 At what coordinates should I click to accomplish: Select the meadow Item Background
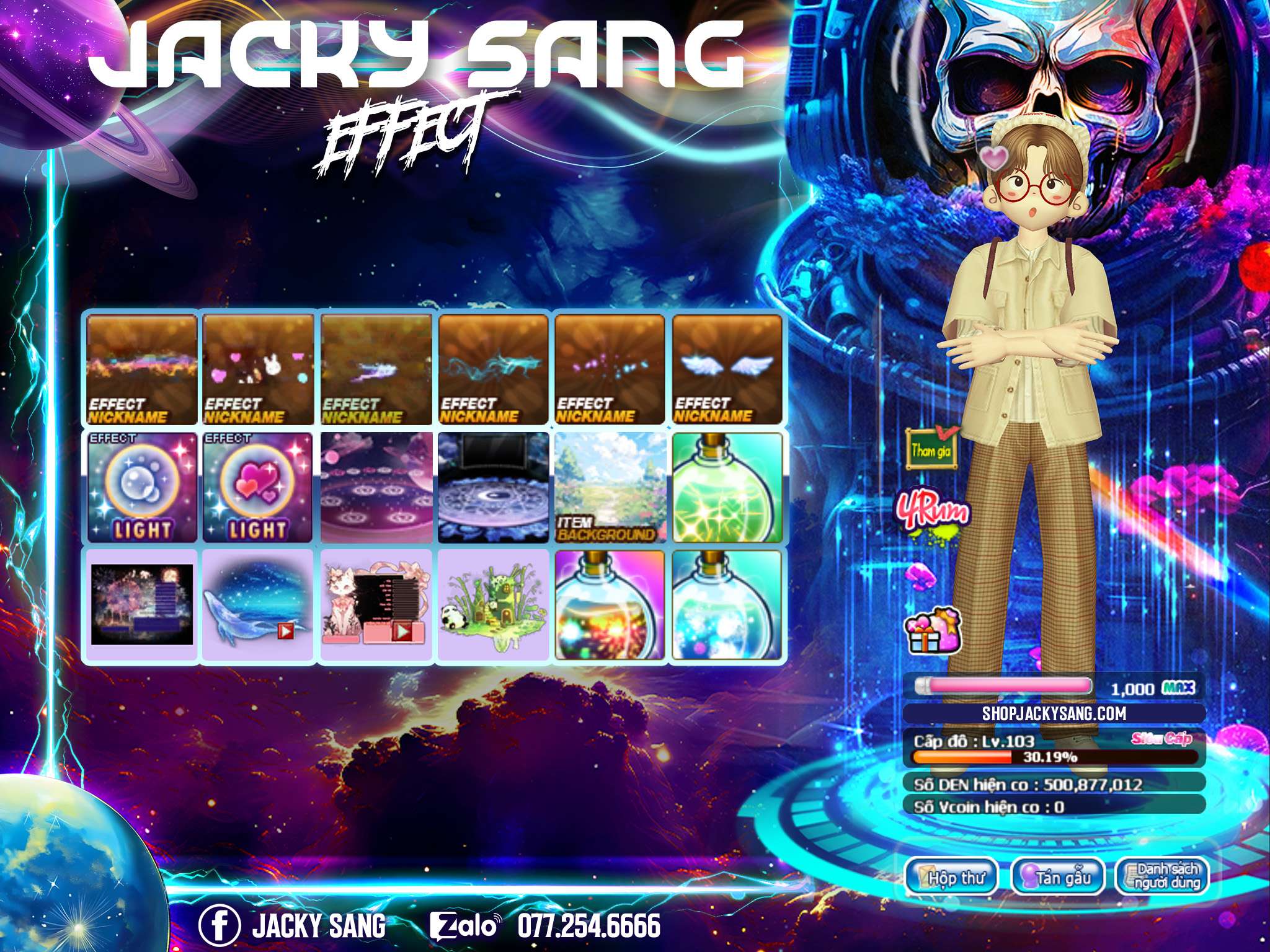[x=610, y=487]
